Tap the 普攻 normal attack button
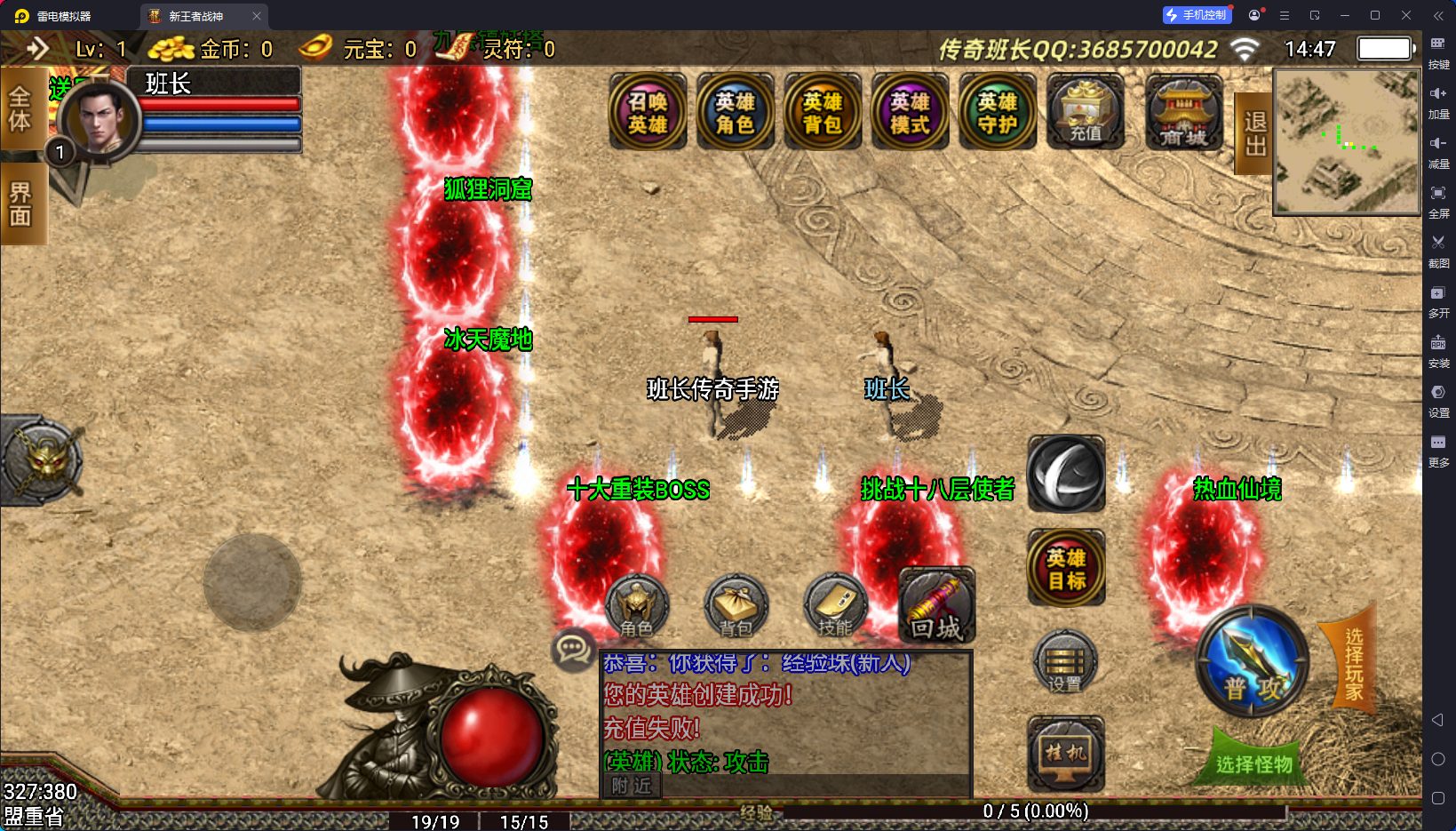This screenshot has width=1456, height=831. pyautogui.click(x=1253, y=664)
